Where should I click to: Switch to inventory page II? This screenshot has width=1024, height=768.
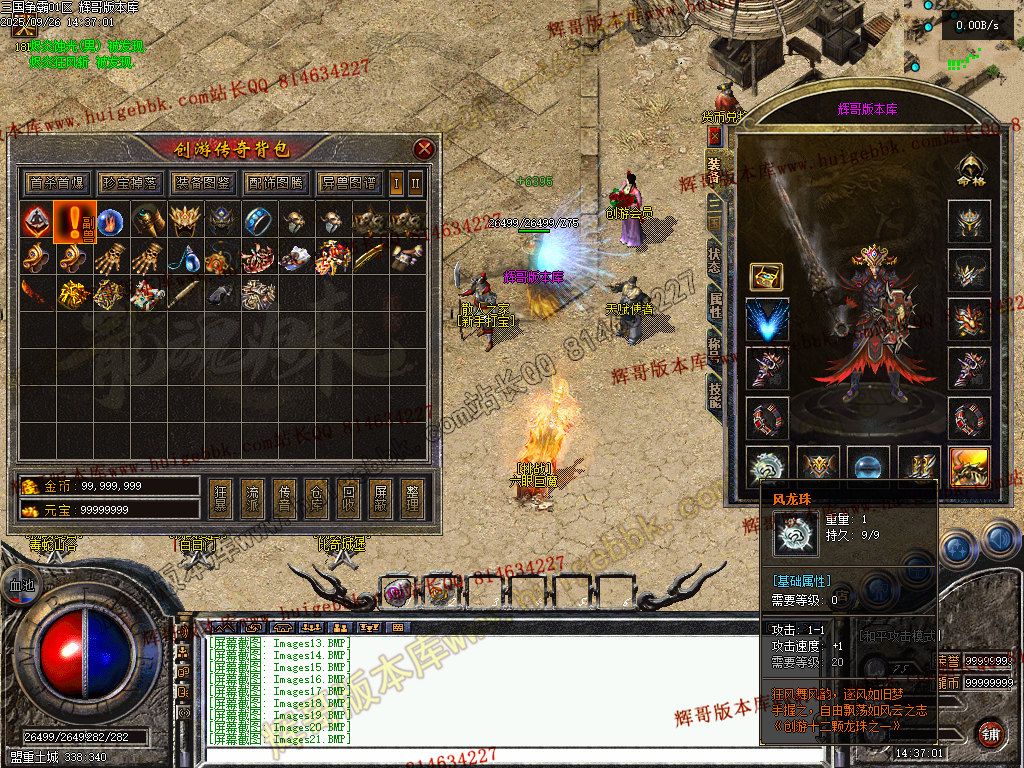416,183
